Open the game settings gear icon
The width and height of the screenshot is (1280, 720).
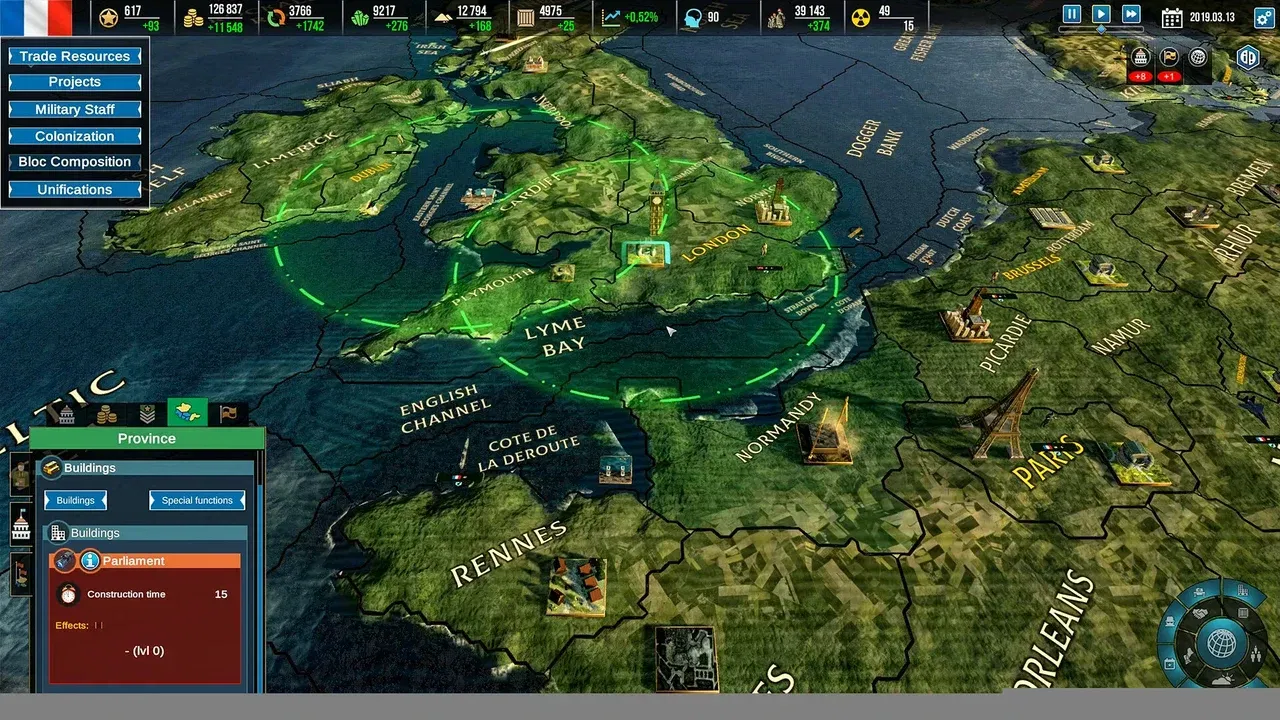1265,16
